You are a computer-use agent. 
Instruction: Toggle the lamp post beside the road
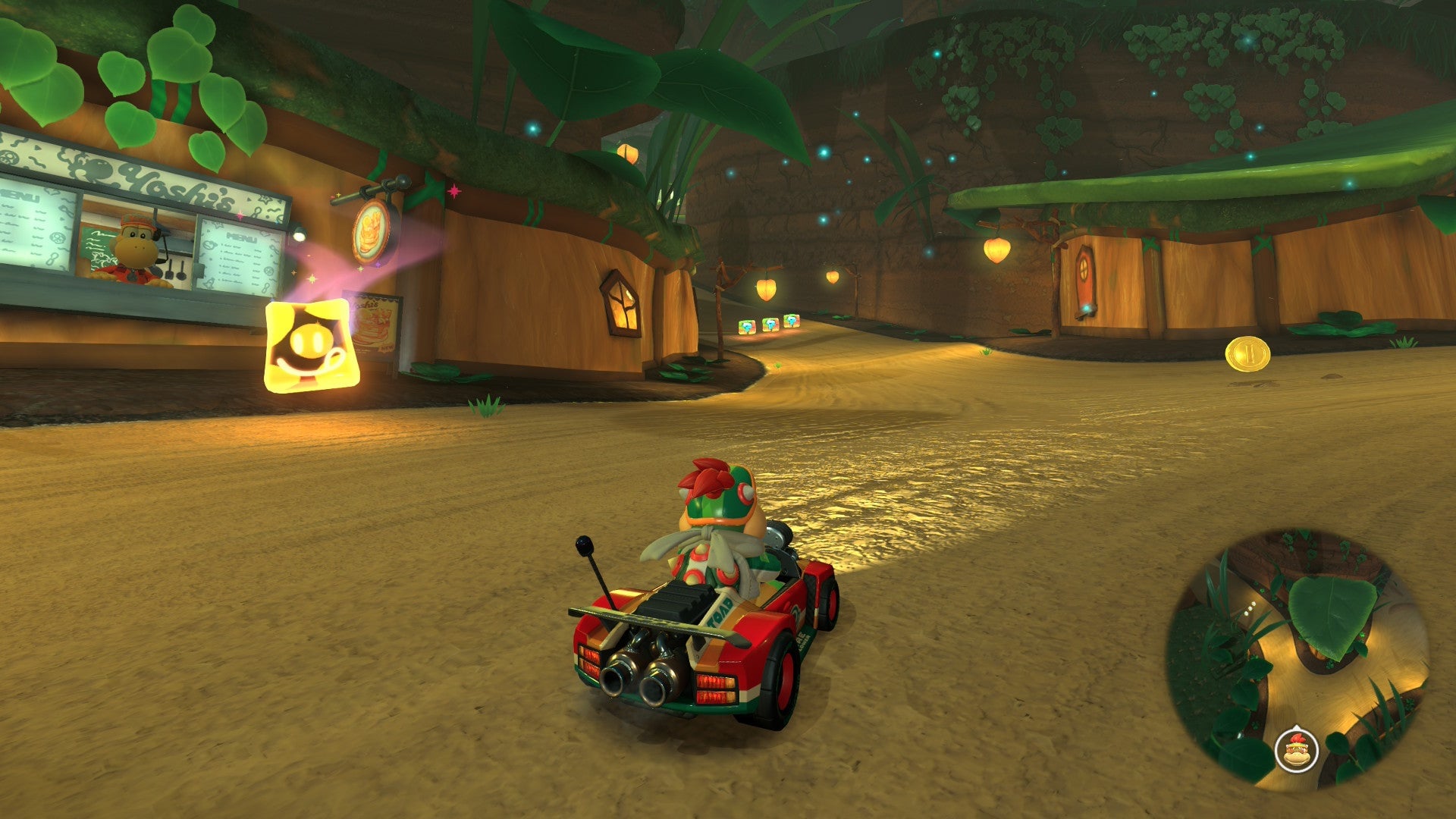[x=718, y=292]
